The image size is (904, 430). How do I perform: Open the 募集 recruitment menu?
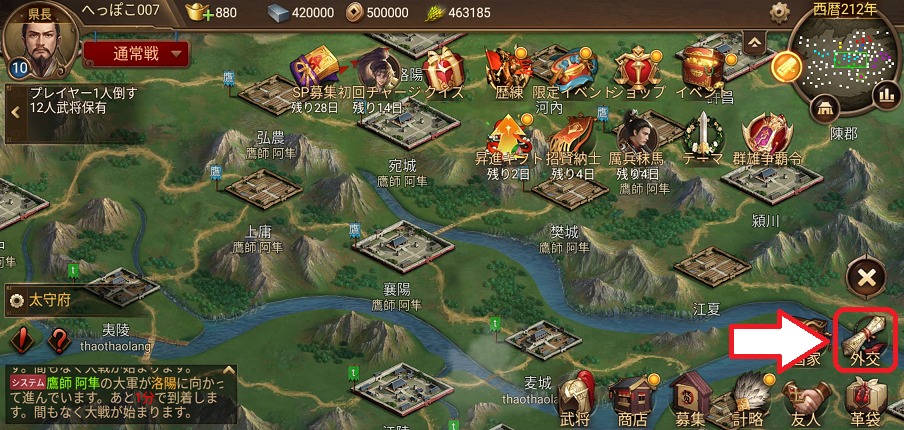tap(690, 398)
